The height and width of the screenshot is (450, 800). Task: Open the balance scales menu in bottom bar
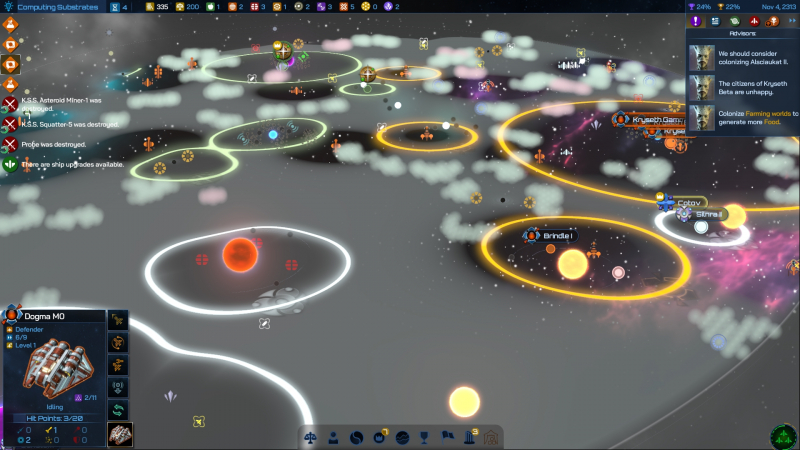pos(310,437)
